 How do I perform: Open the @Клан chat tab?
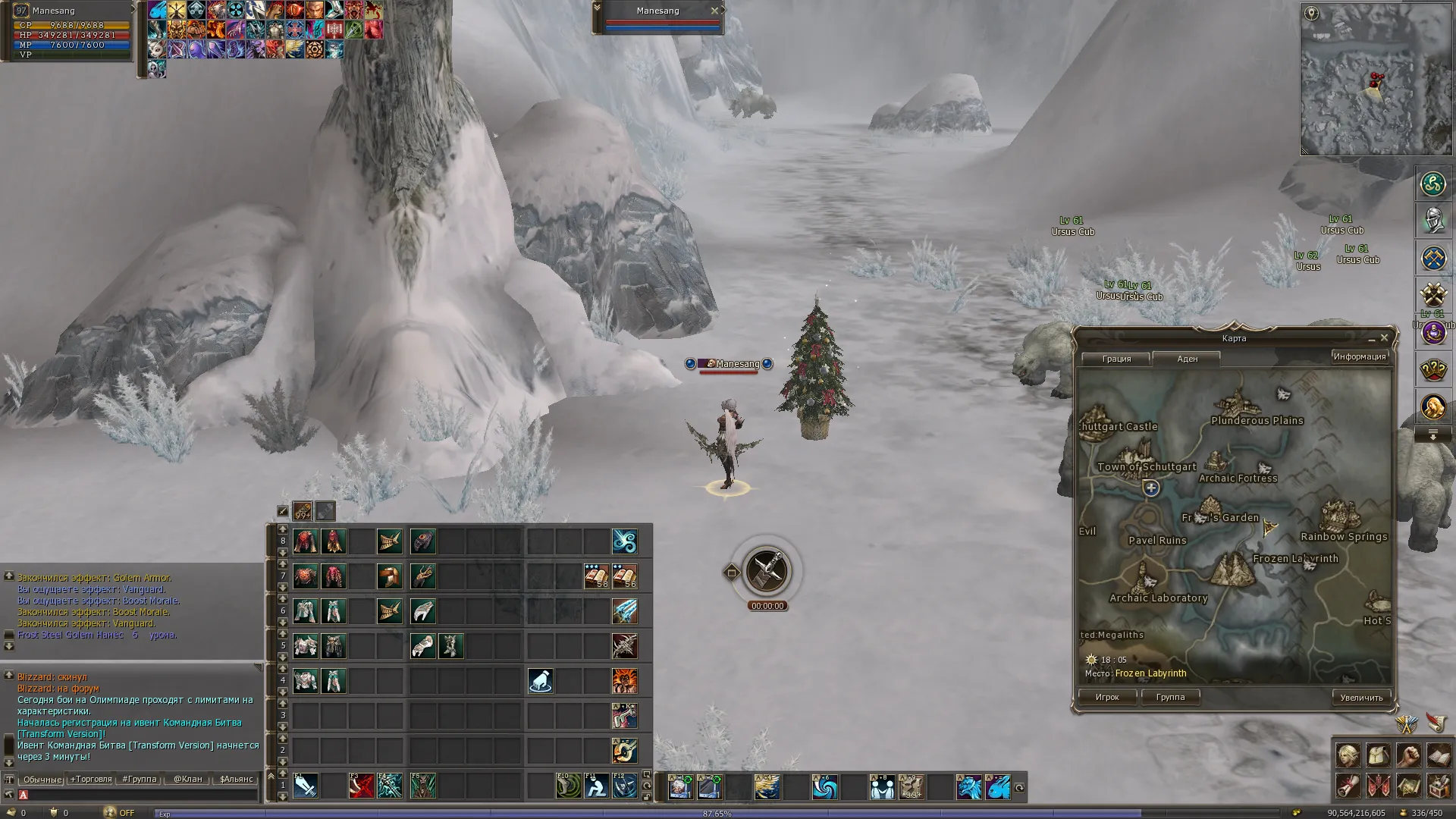coord(188,779)
